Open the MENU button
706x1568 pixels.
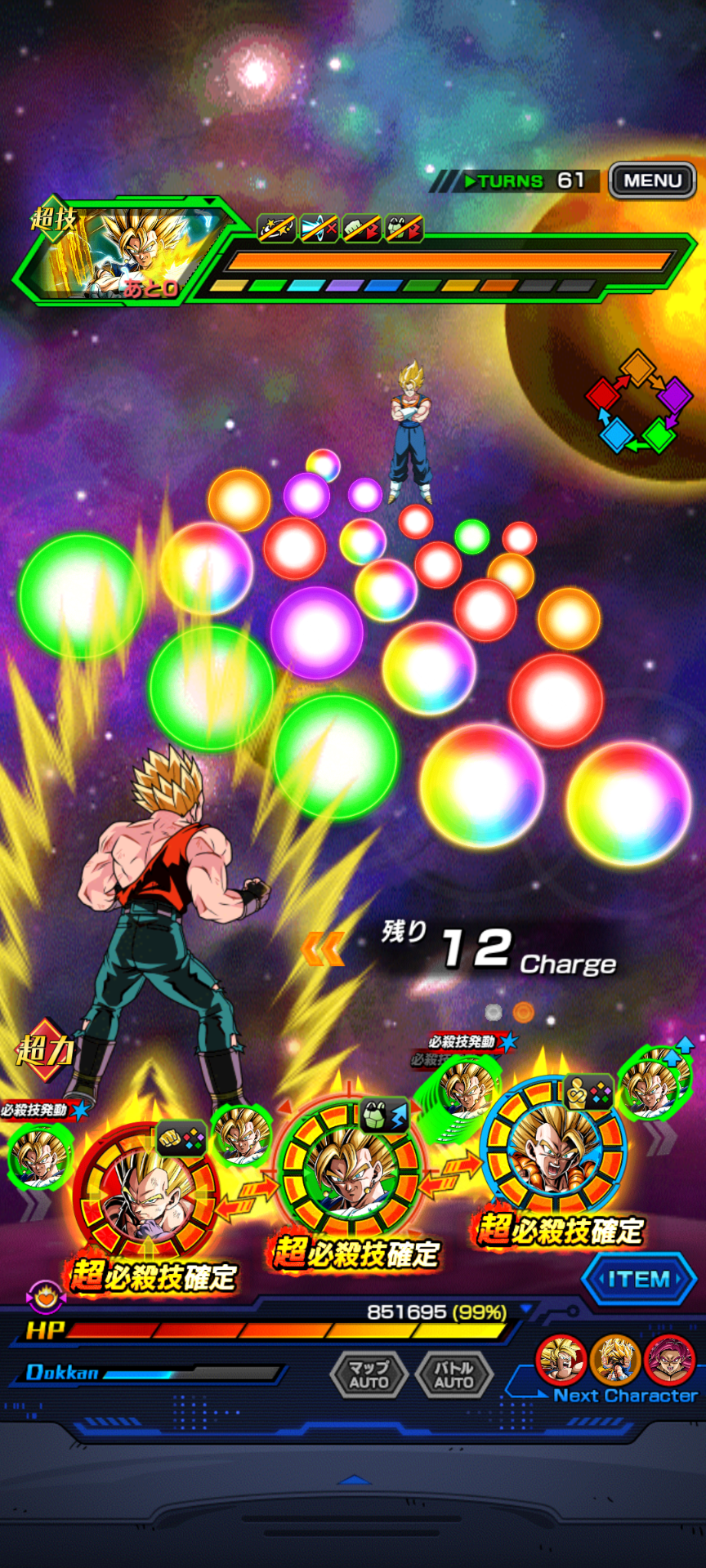(x=652, y=180)
